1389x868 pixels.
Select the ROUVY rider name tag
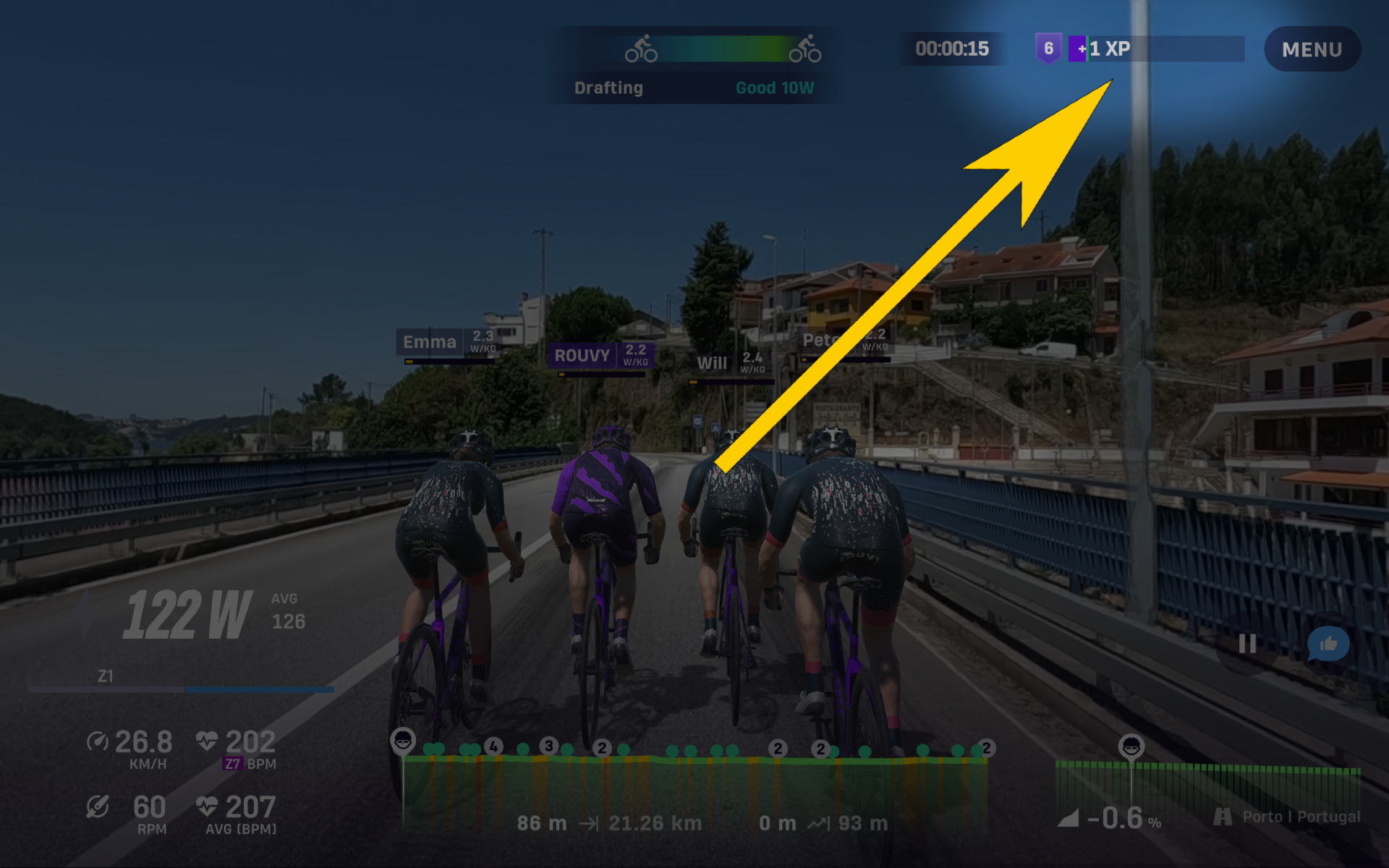[600, 355]
